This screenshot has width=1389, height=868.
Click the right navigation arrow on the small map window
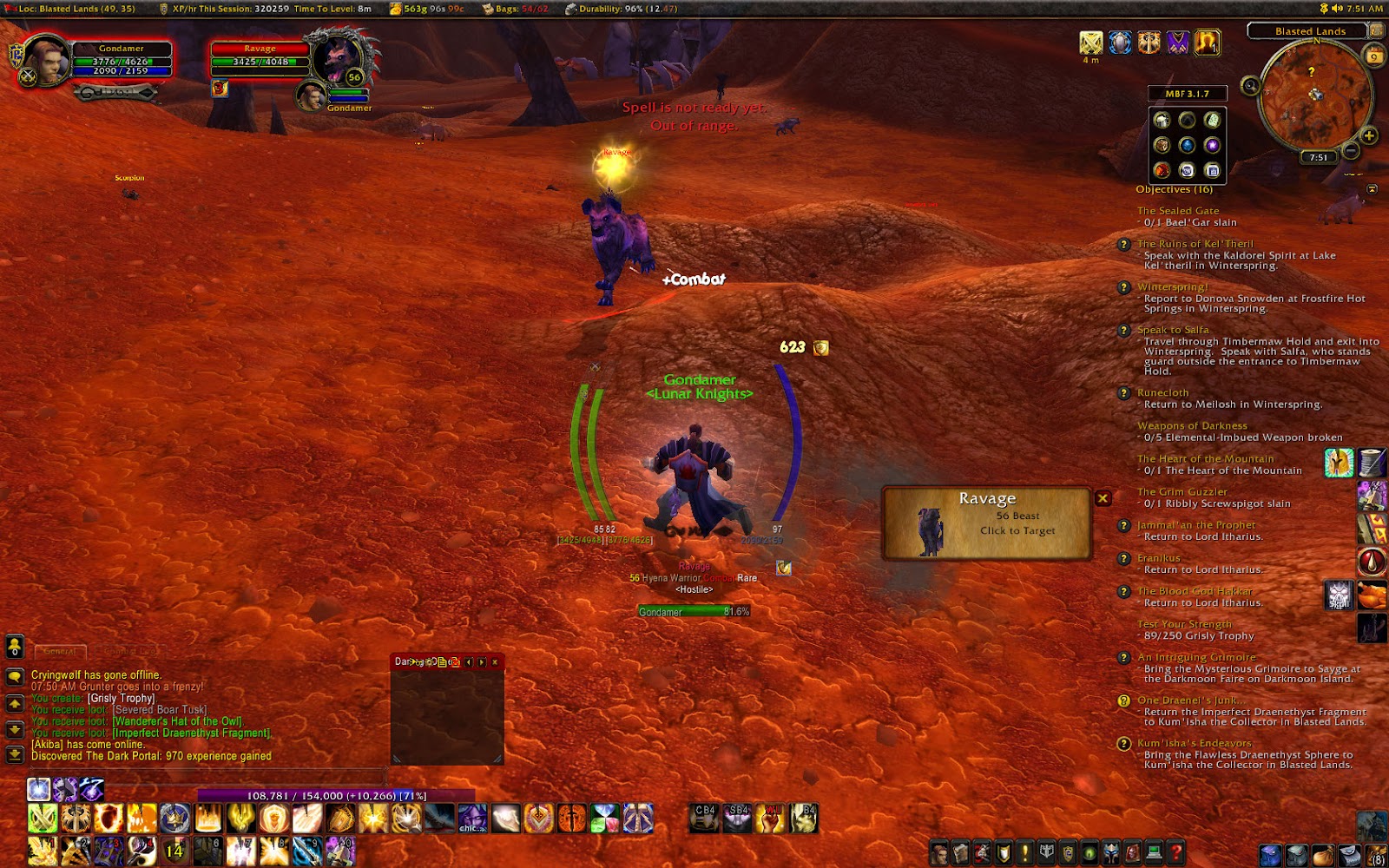click(x=483, y=662)
